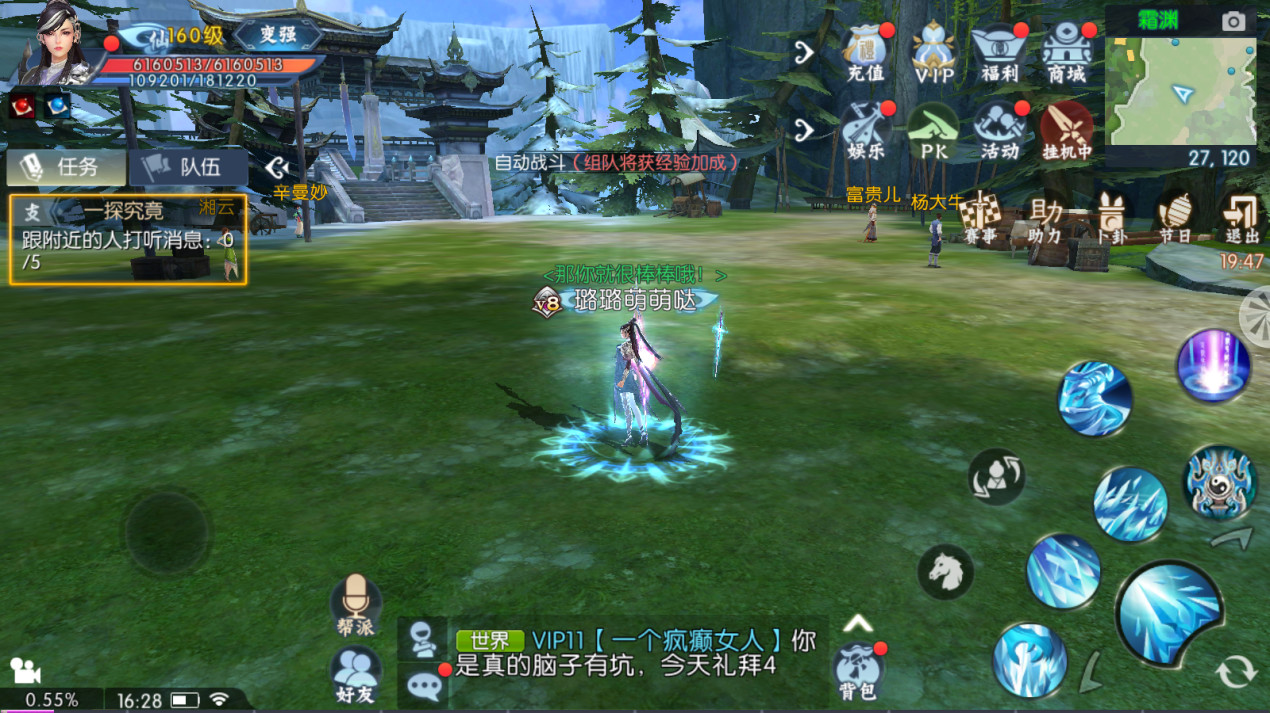
Task: Open the 卜卦 divination icon
Action: click(x=1112, y=217)
